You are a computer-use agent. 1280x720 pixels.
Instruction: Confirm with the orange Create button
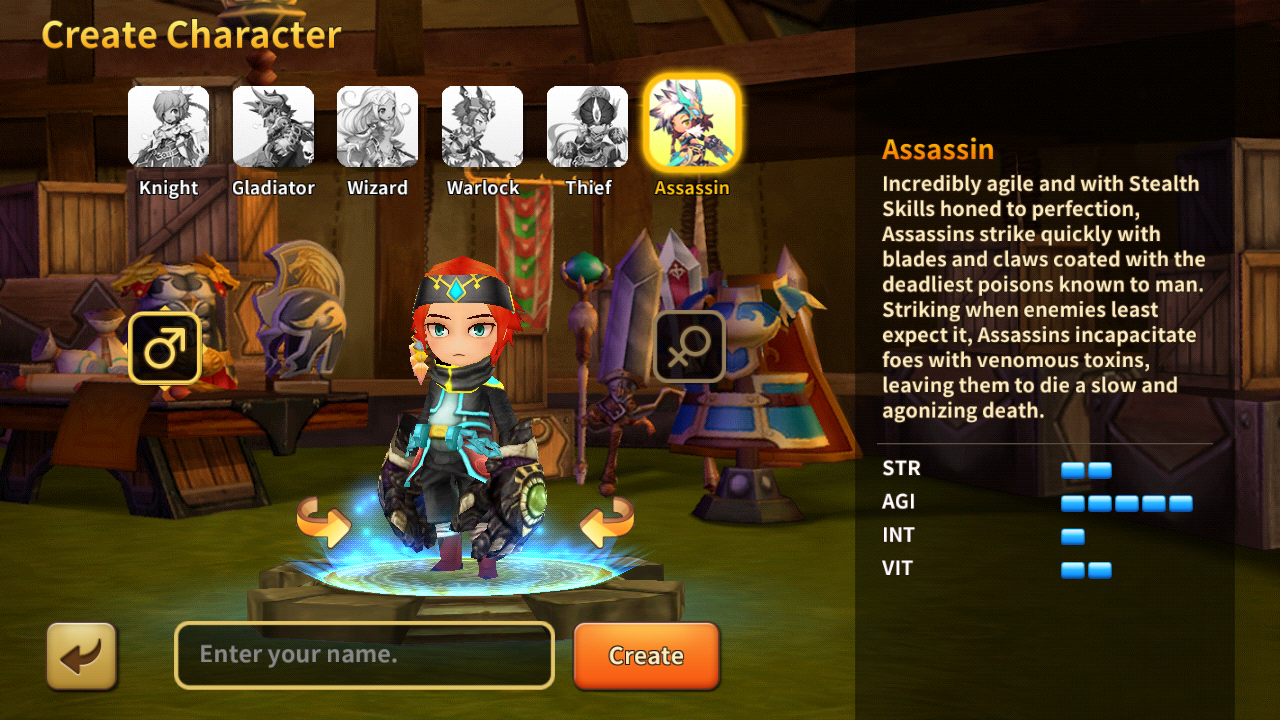pos(646,656)
